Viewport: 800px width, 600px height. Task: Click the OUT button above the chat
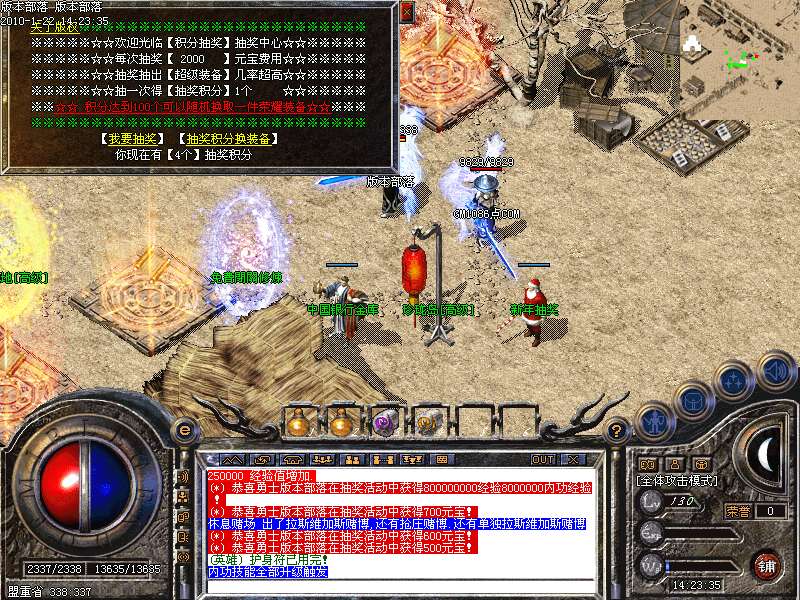tap(542, 460)
